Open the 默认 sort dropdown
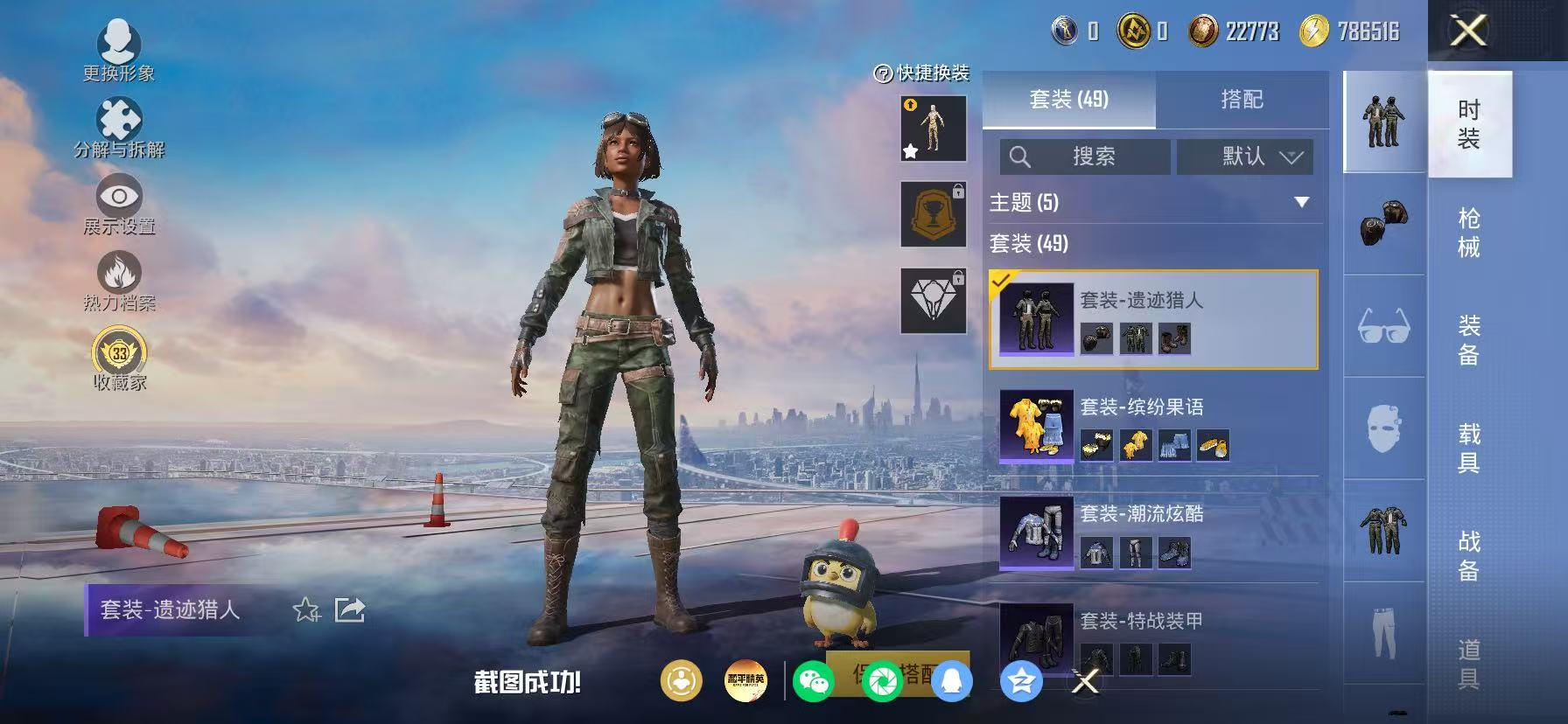Screen dimensions: 1568x724 point(1244,157)
